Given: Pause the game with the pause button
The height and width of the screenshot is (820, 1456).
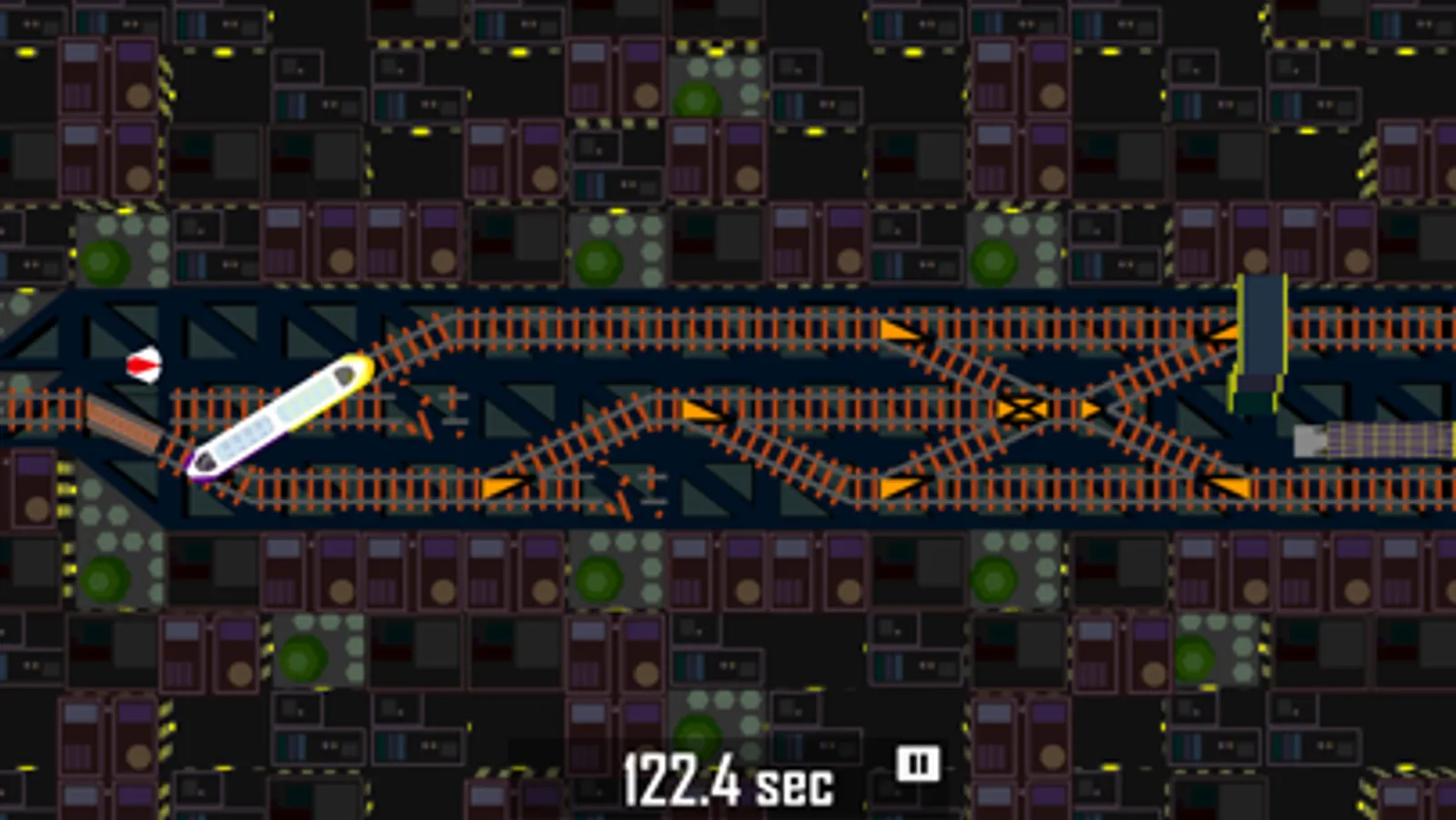Looking at the screenshot, I should pos(918,765).
